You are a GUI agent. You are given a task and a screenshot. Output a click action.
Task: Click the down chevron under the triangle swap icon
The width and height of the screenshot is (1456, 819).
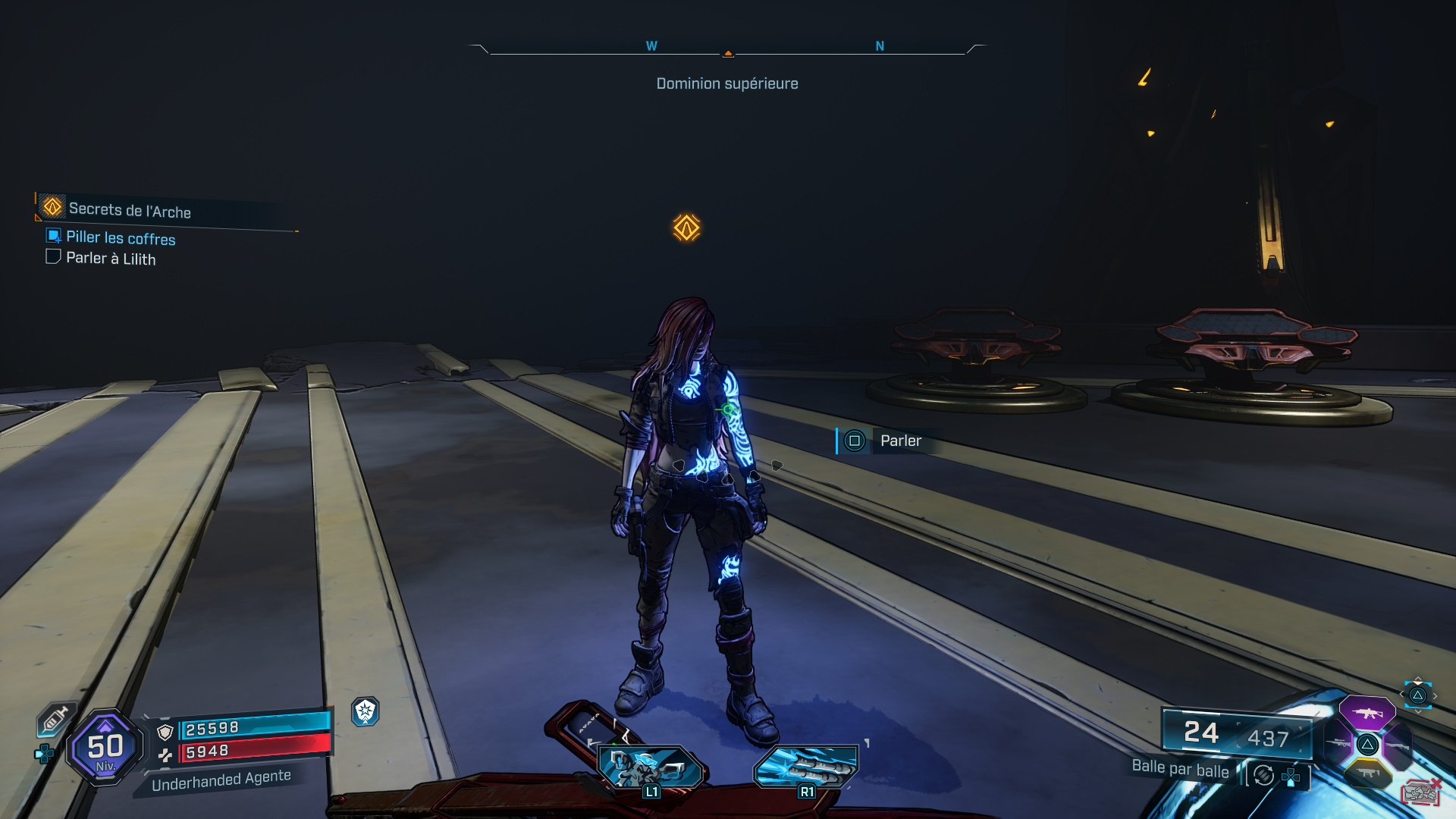click(1417, 711)
